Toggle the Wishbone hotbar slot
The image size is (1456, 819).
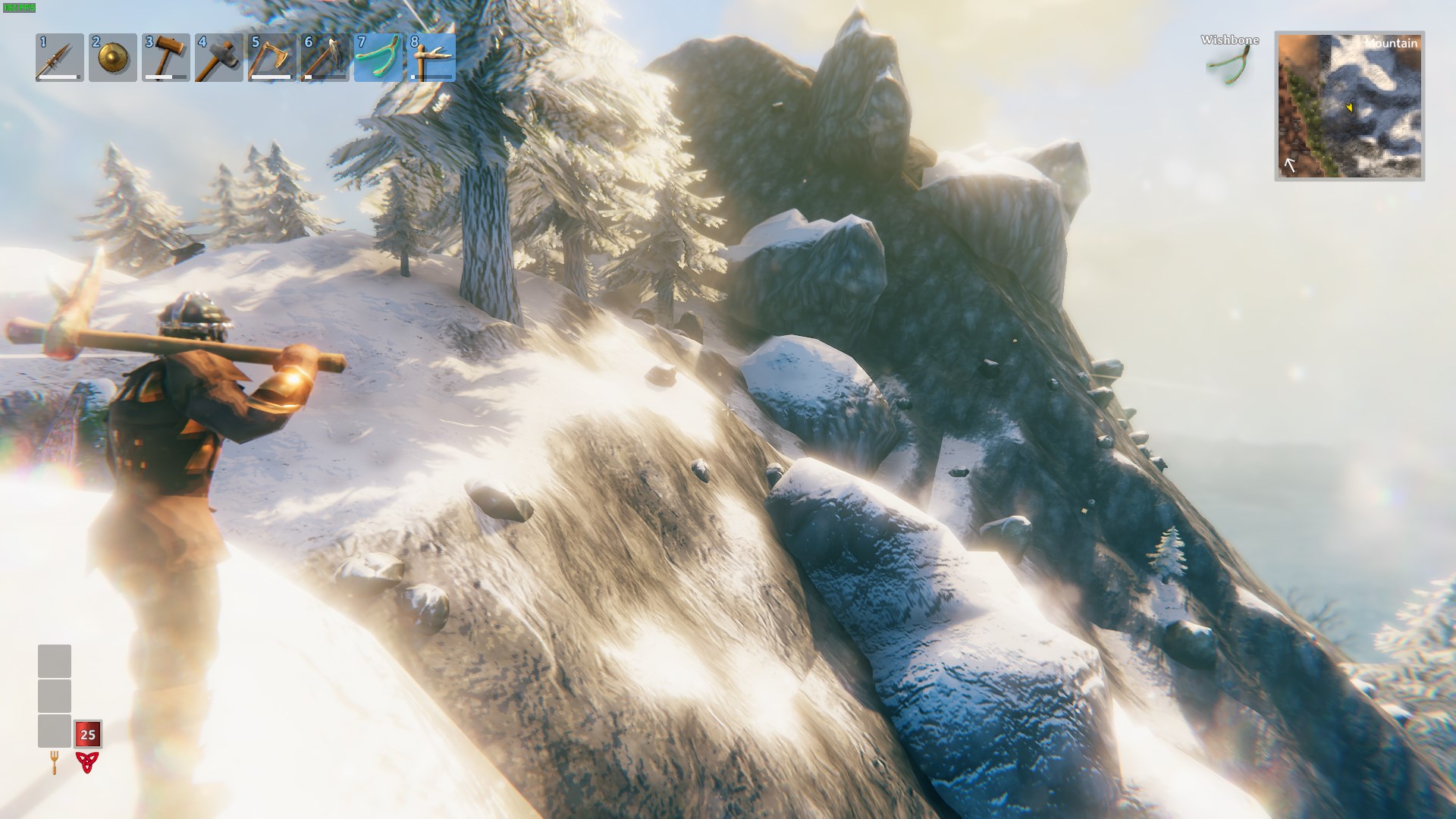[378, 58]
